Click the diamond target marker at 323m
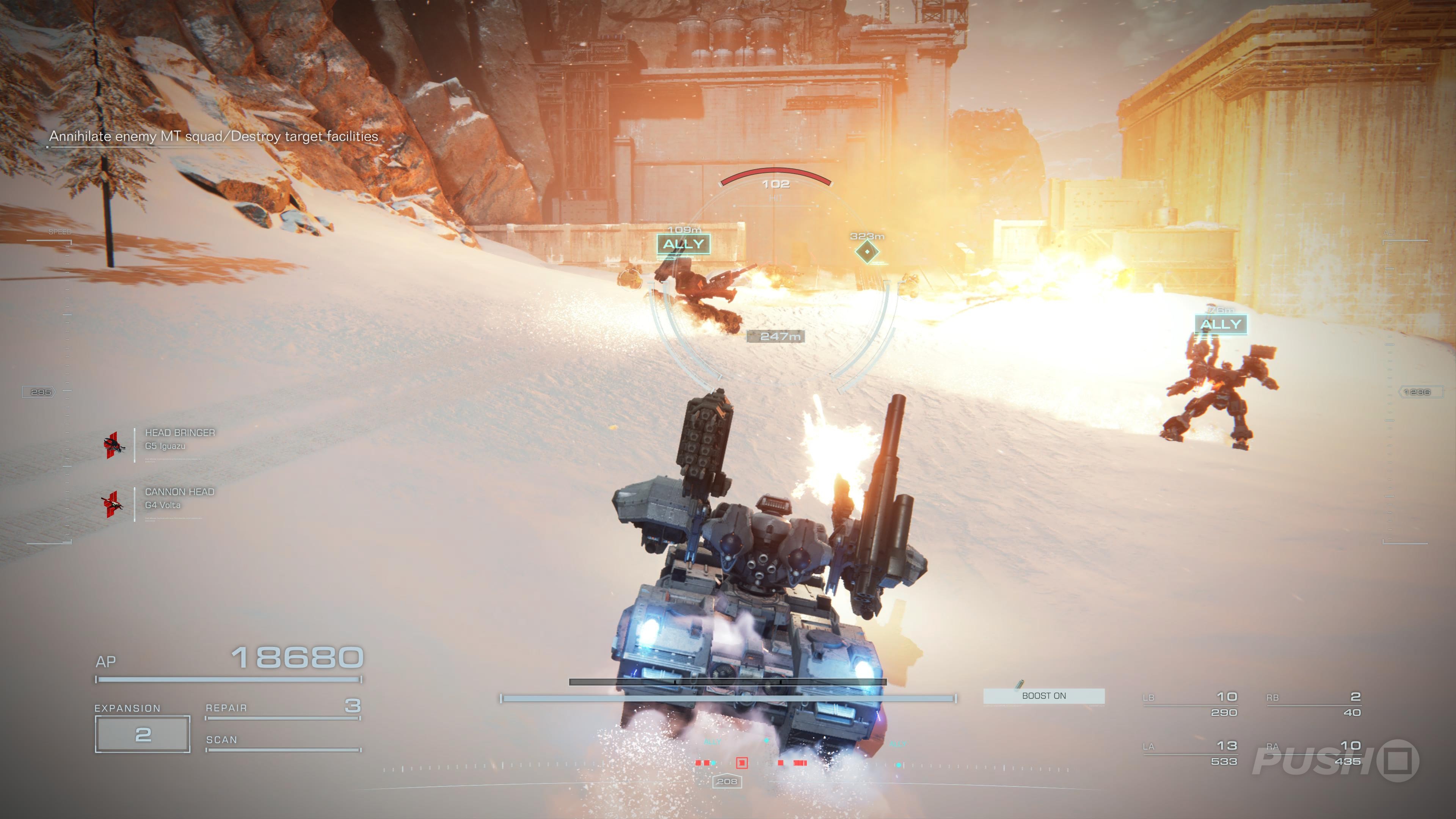The width and height of the screenshot is (1456, 819). [x=866, y=251]
